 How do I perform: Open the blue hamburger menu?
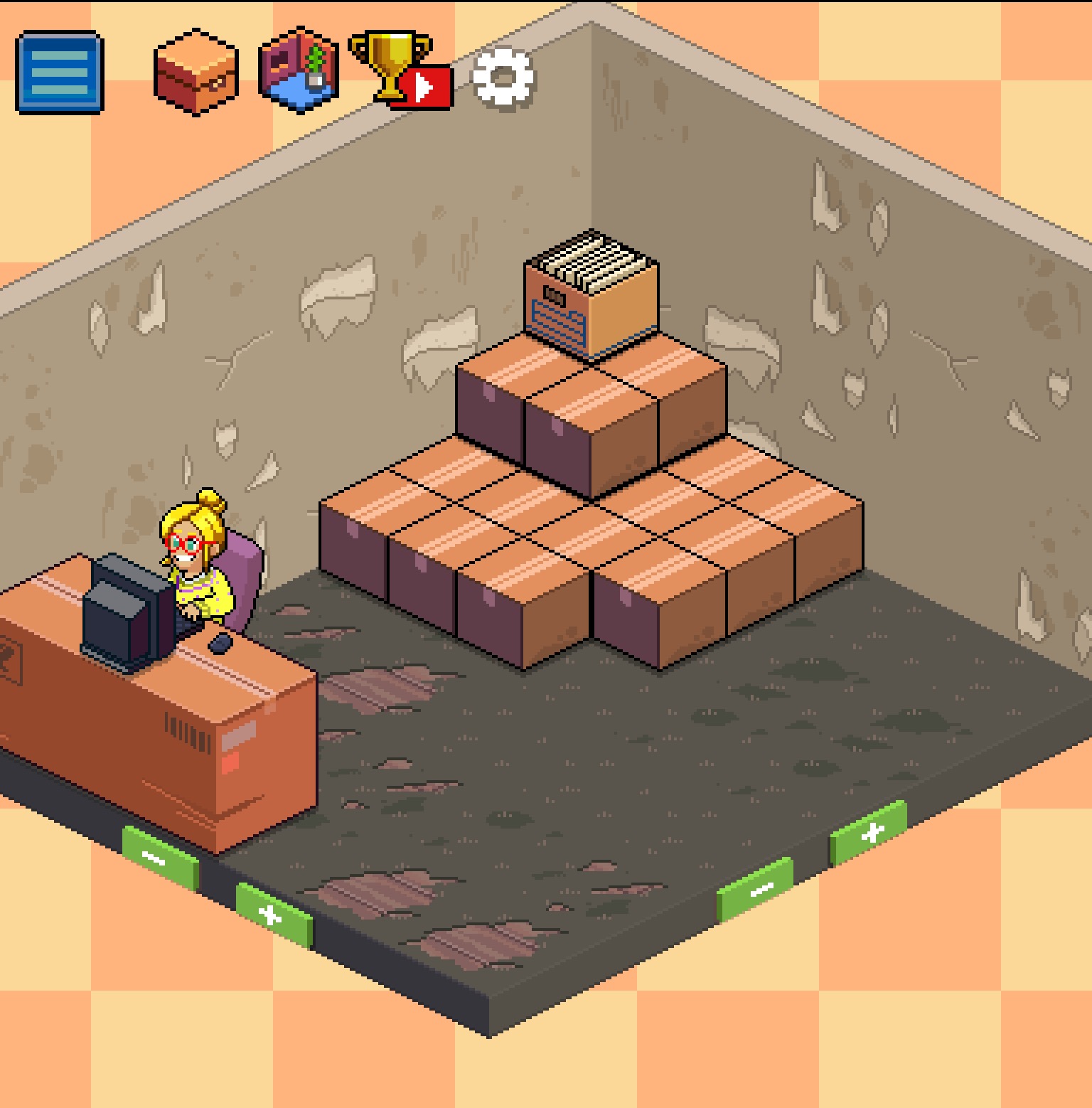coord(60,72)
